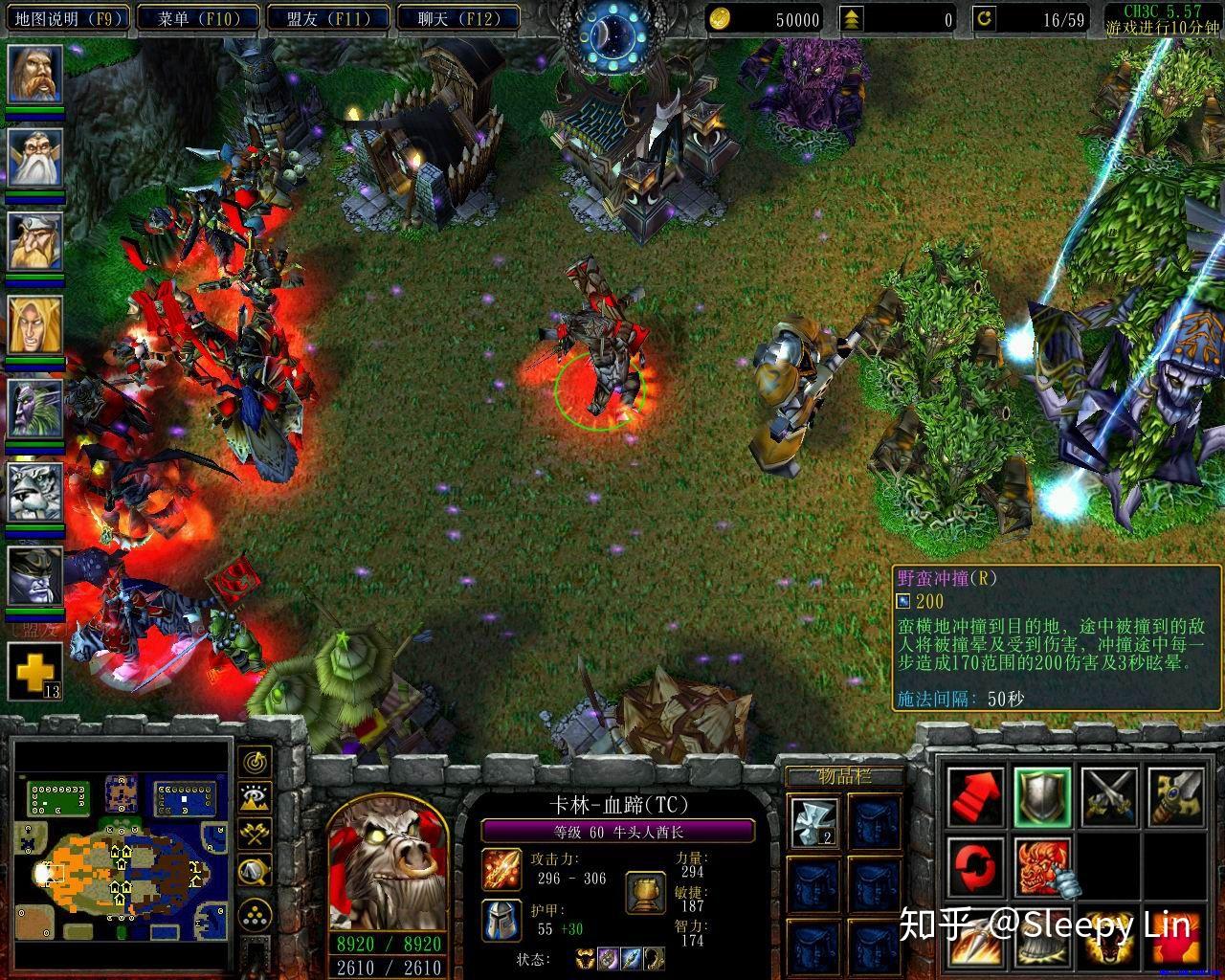Select the highlighted Defend shield command
Viewport: 1225px width, 980px height.
coord(1042,796)
